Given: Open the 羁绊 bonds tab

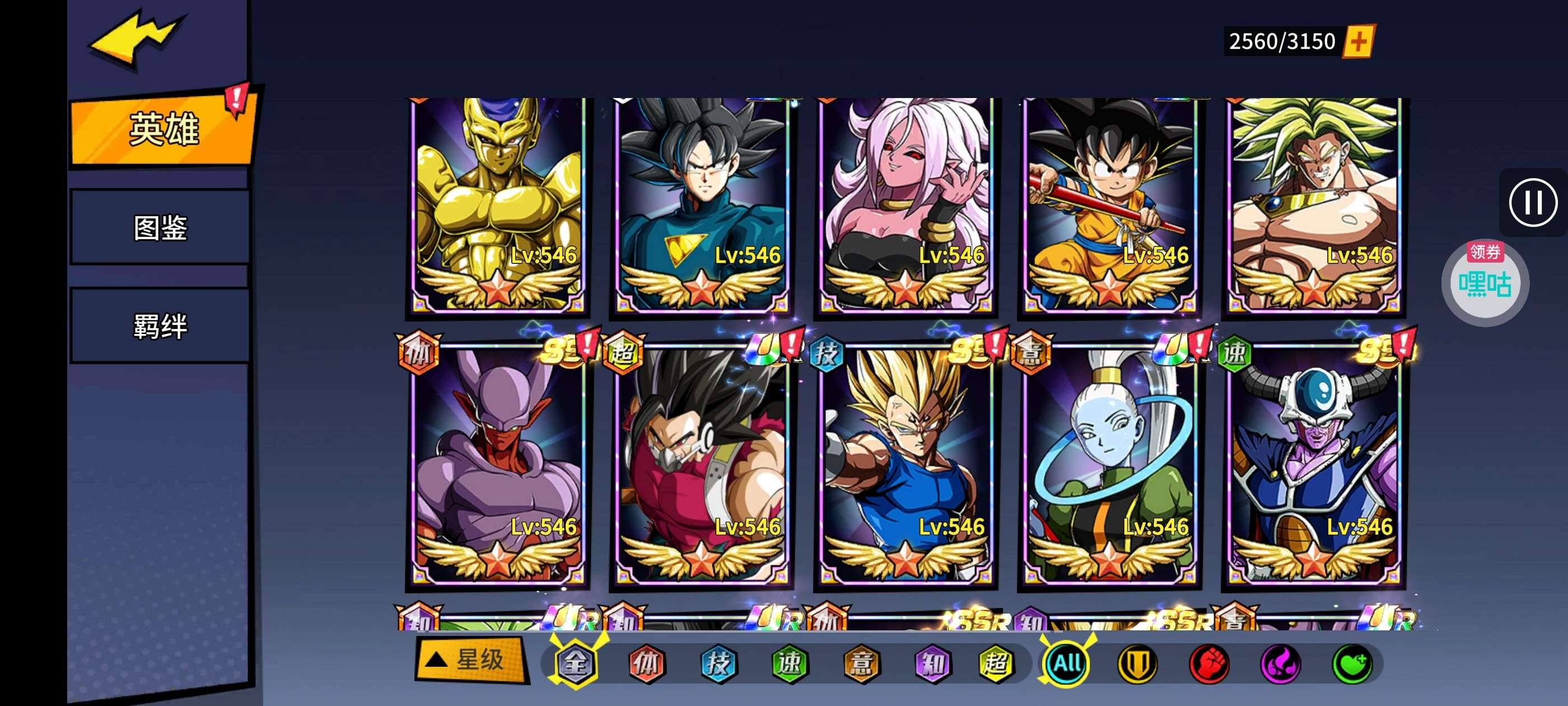Looking at the screenshot, I should [160, 327].
